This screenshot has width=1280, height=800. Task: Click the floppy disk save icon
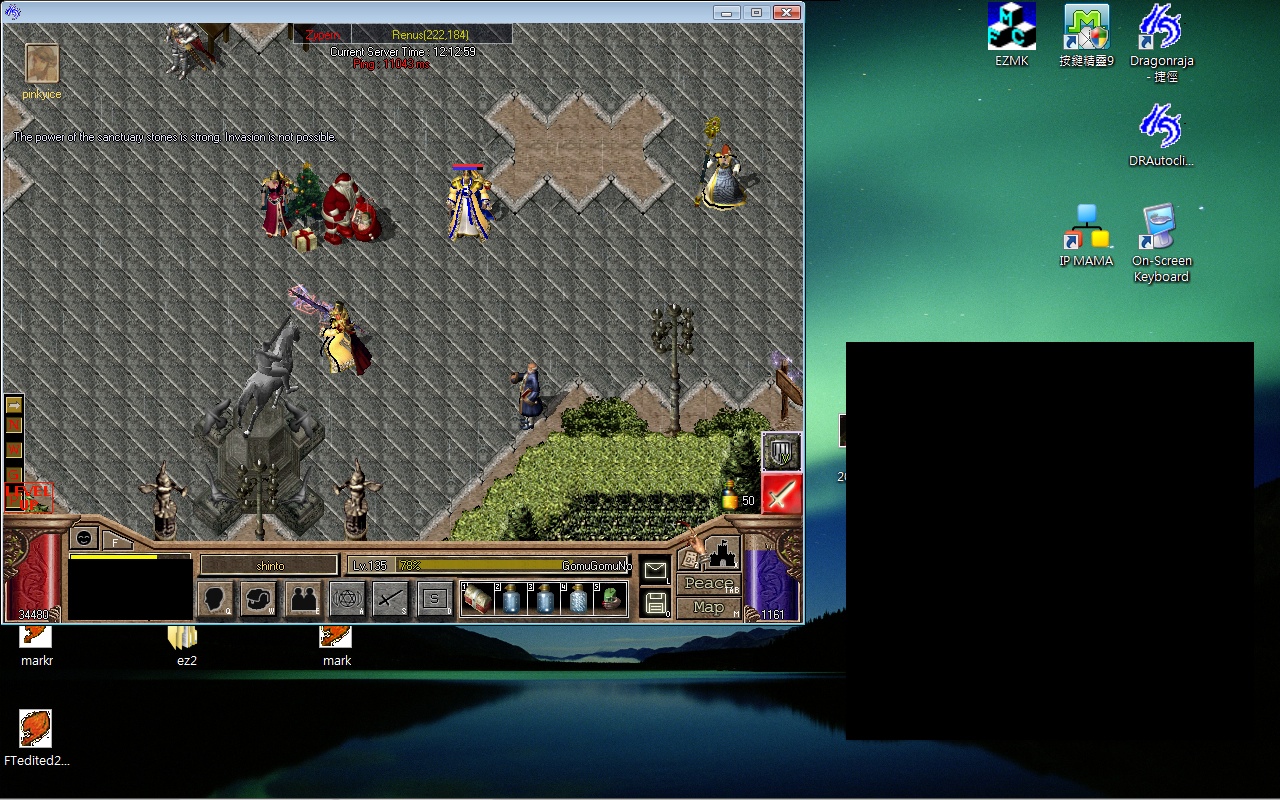click(655, 602)
